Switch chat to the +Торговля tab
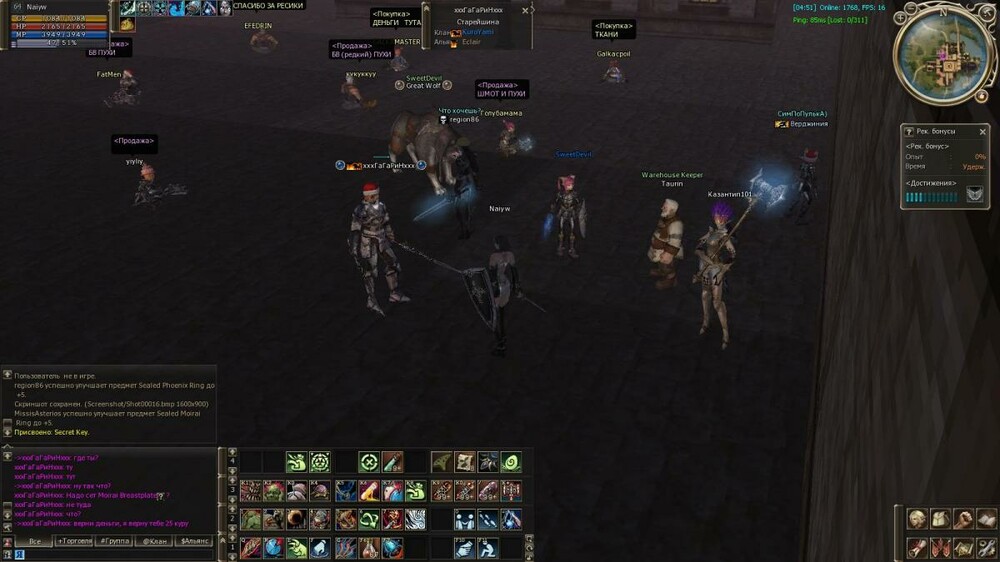The image size is (1000, 562). tap(74, 541)
